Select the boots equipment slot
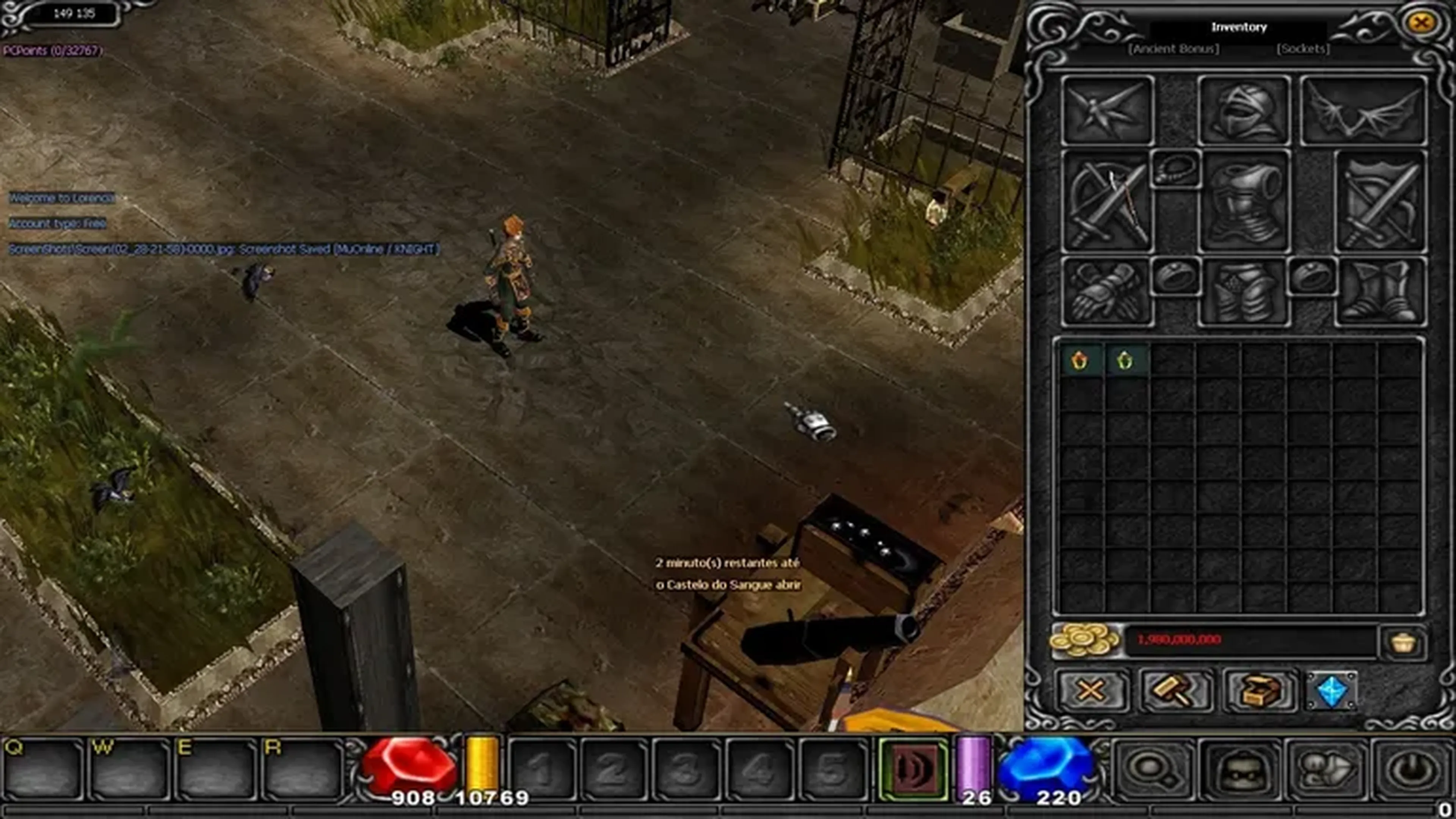Image resolution: width=1456 pixels, height=819 pixels. [1380, 292]
